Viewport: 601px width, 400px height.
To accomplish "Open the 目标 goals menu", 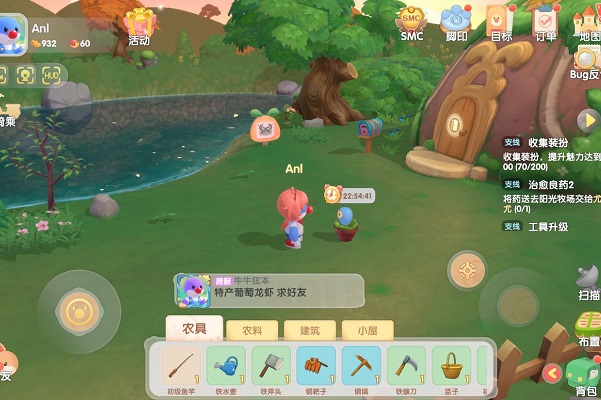I will tap(502, 22).
